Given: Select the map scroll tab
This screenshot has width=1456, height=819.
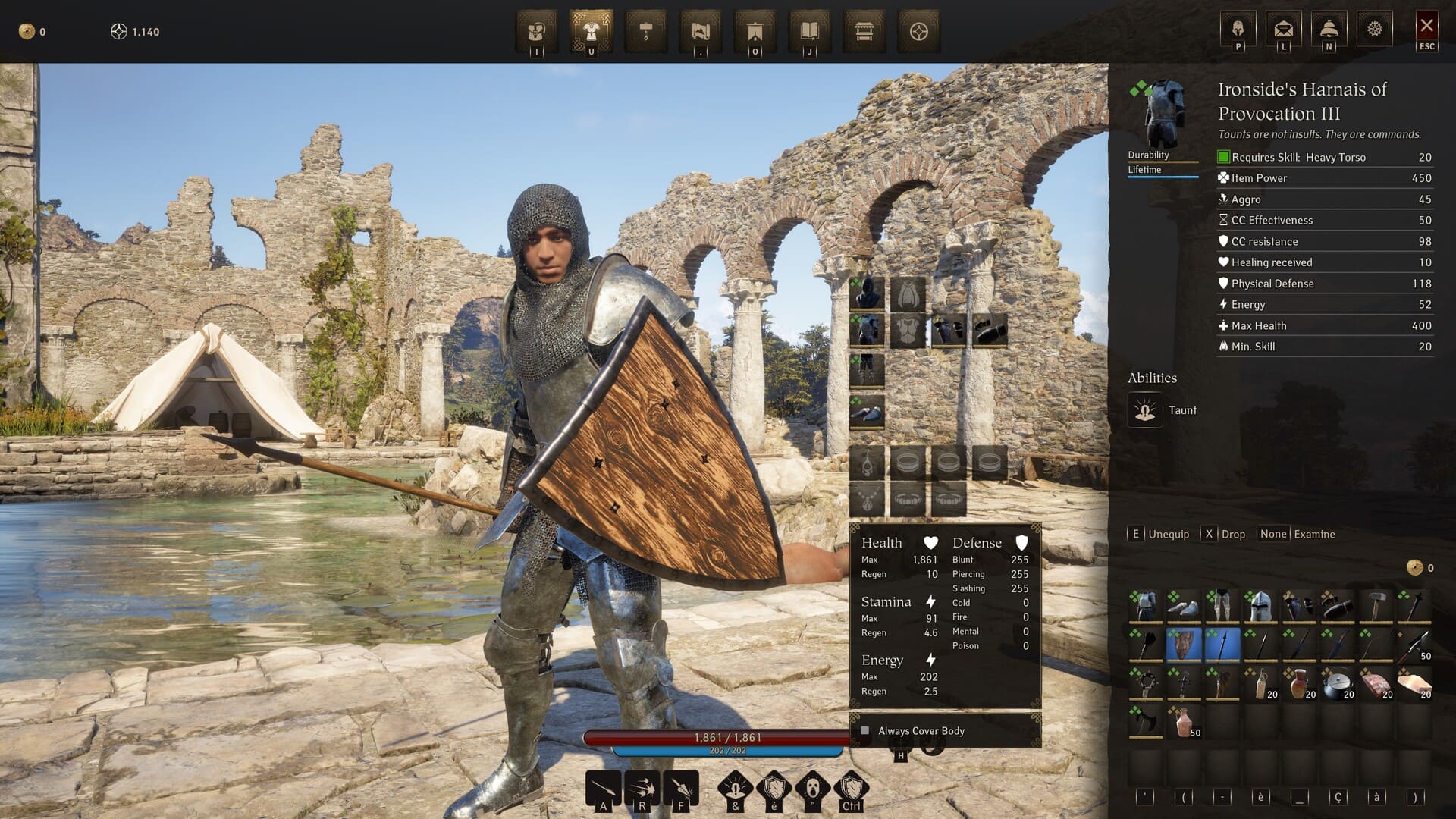Looking at the screenshot, I should (700, 31).
